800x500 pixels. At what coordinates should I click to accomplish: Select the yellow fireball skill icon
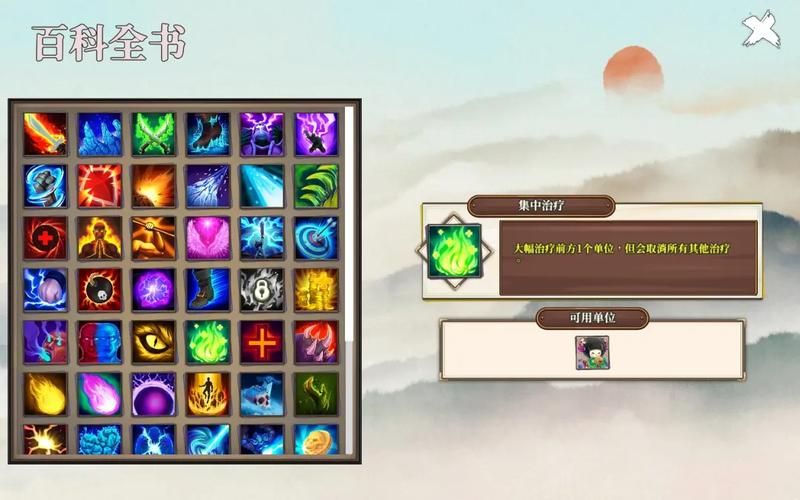(x=46, y=394)
